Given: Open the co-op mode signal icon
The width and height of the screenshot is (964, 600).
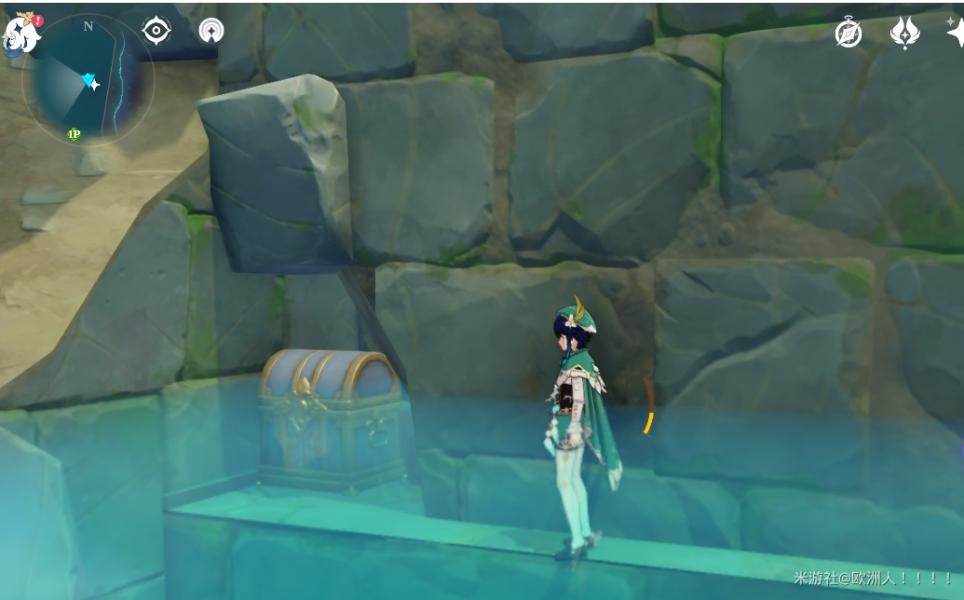Looking at the screenshot, I should [211, 31].
